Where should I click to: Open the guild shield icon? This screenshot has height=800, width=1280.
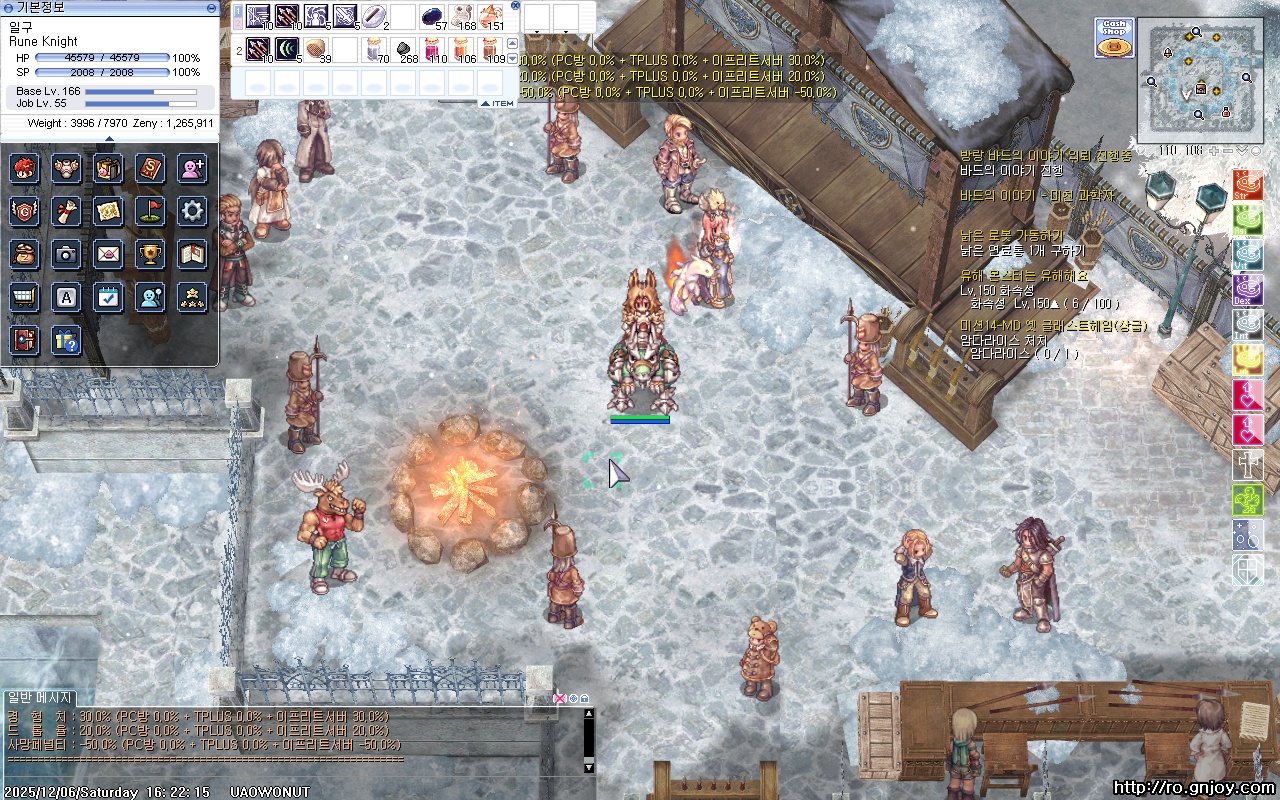tap(25, 211)
